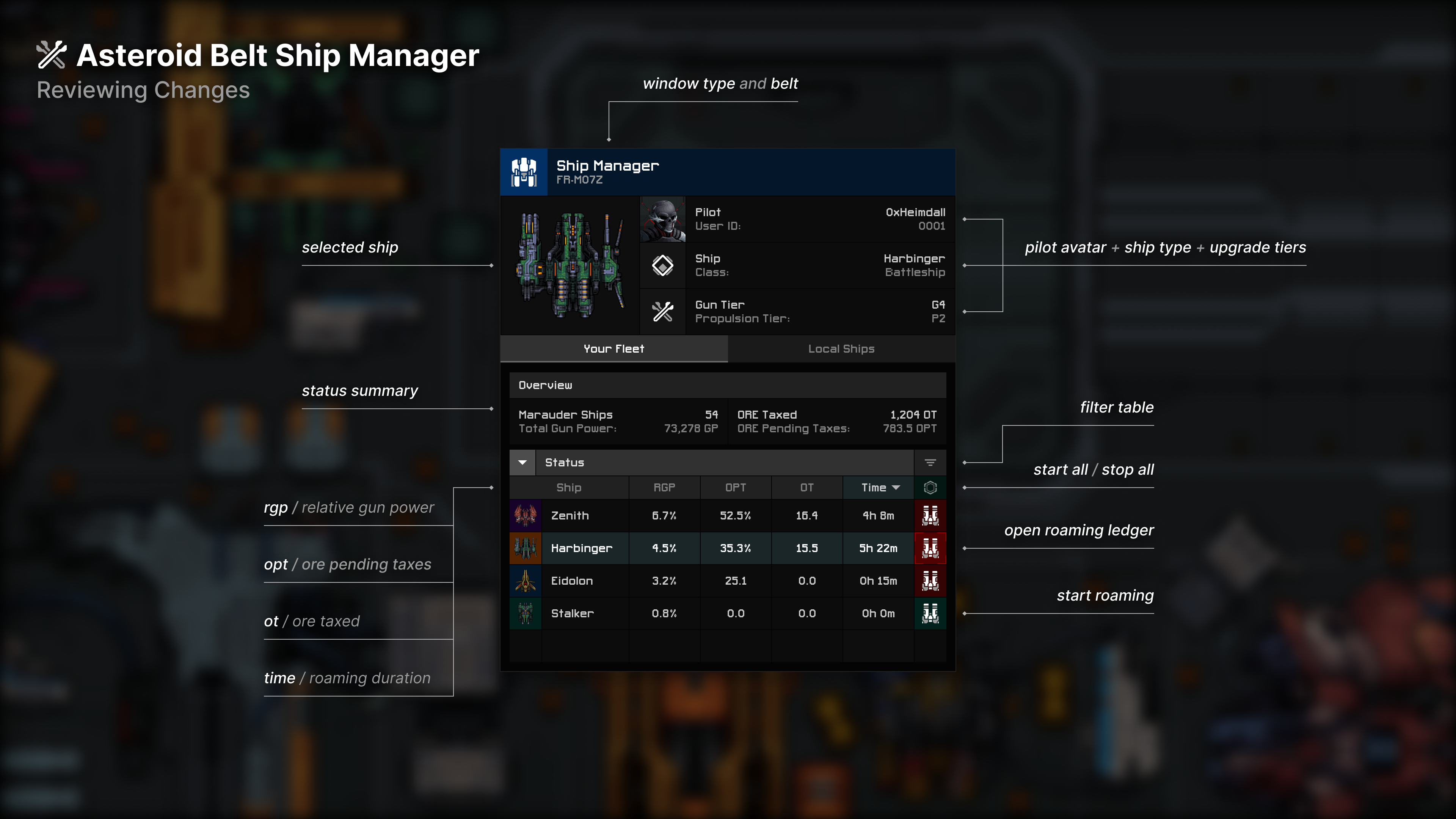Switch to the Local Ships tab
1456x819 pixels.
841,349
